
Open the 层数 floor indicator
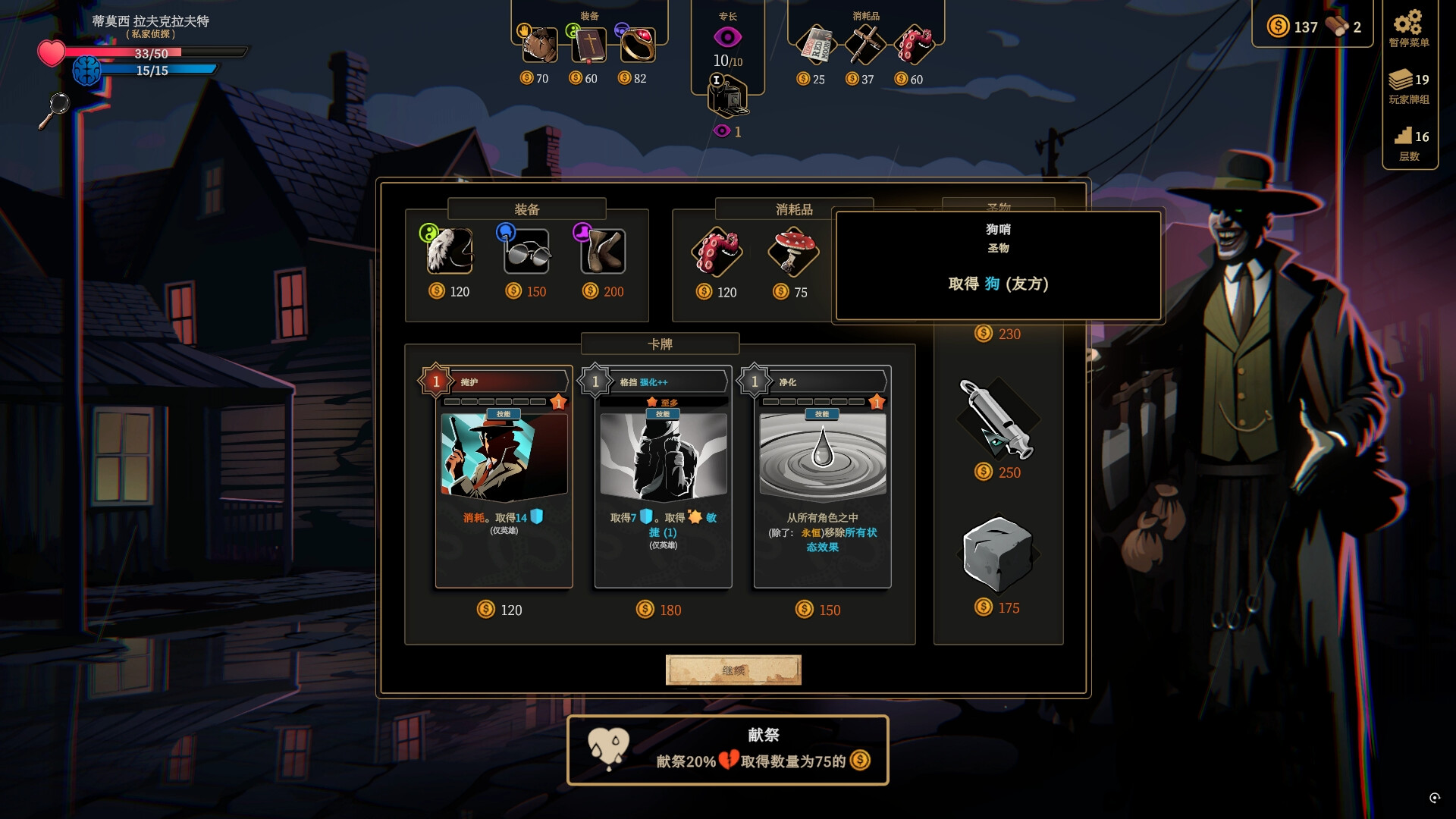pos(1409,143)
